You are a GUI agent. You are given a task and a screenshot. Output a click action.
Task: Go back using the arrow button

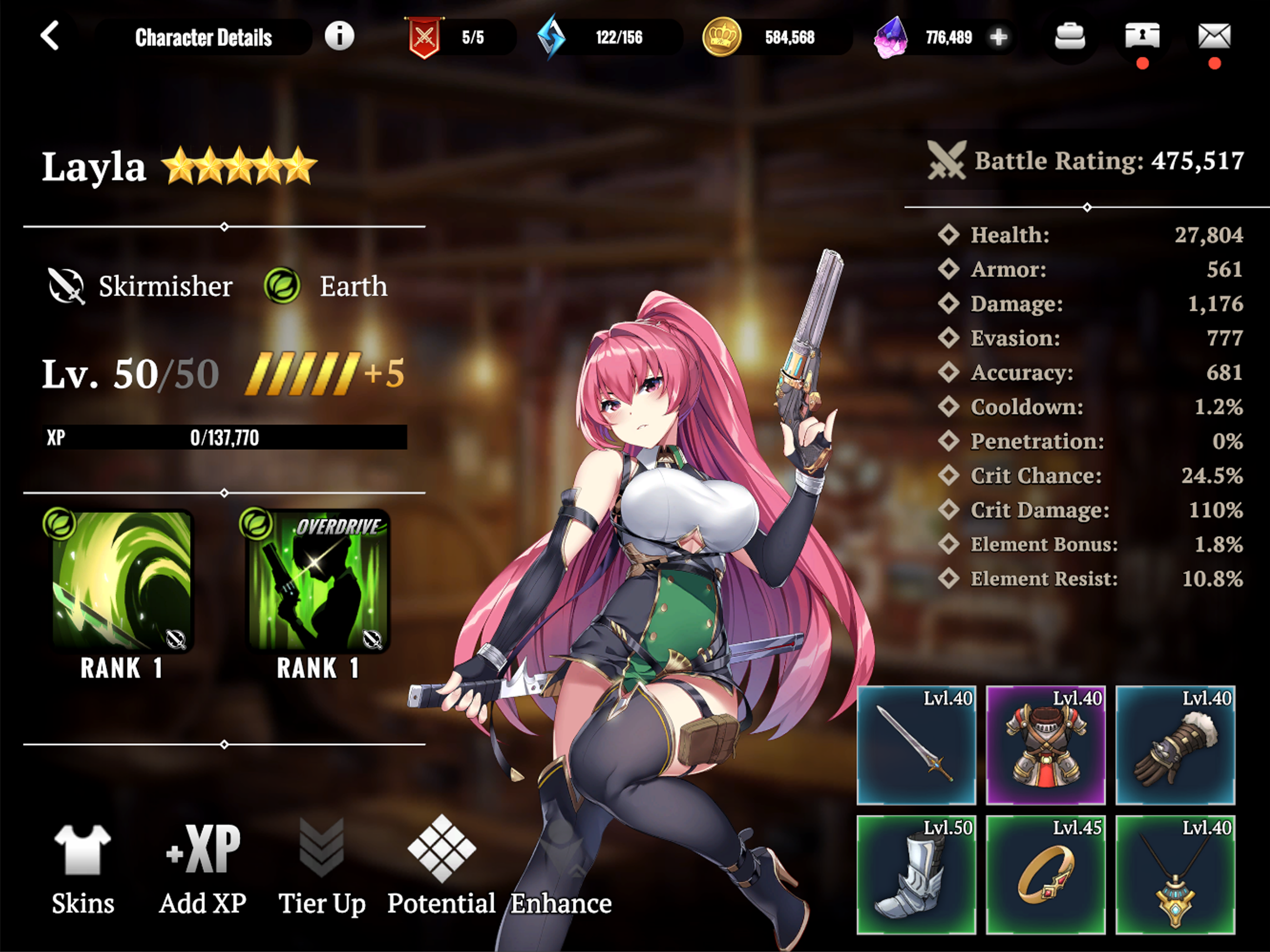50,36
